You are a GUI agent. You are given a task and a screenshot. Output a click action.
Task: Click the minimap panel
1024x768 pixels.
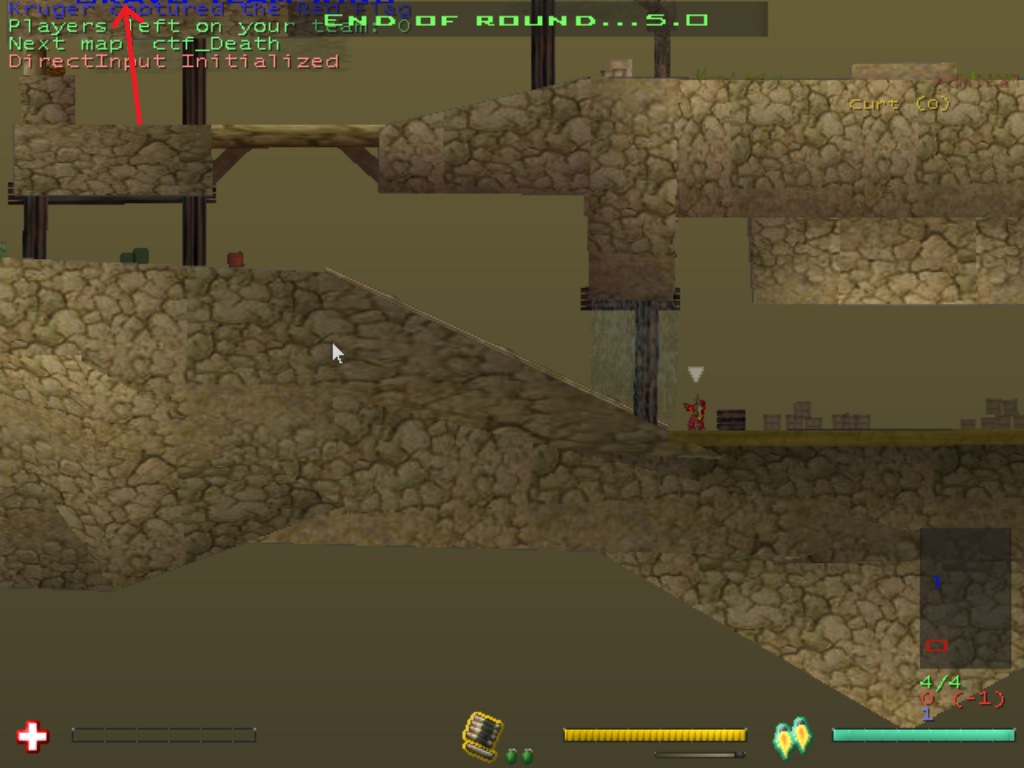pyautogui.click(x=965, y=598)
